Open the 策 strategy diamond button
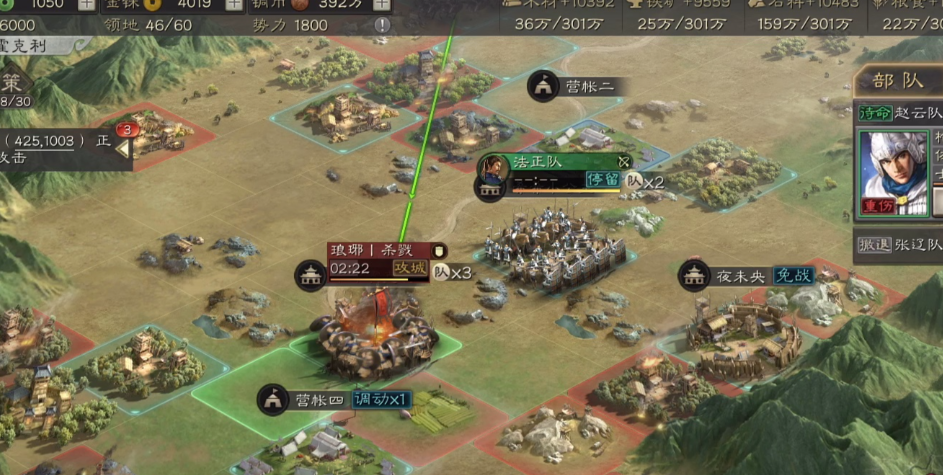 pyautogui.click(x=12, y=84)
